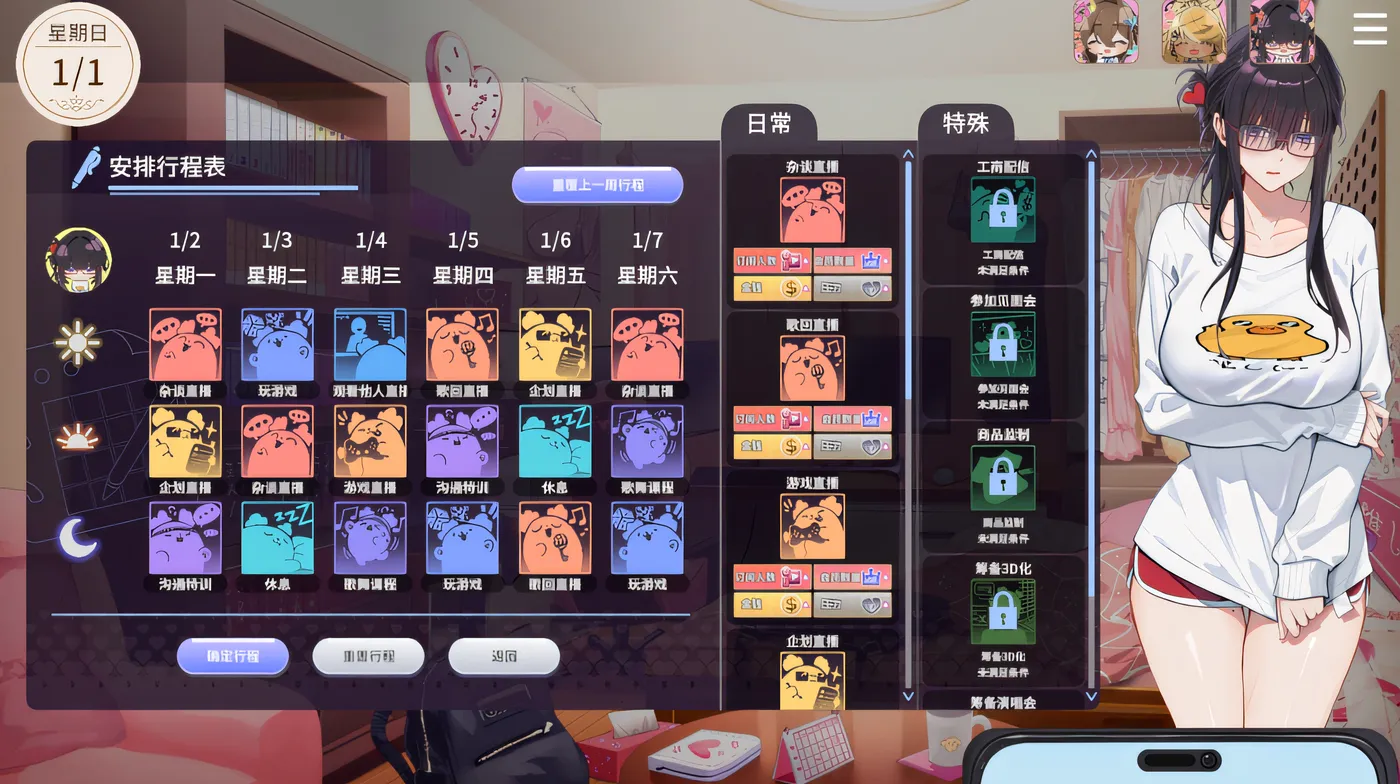Click the locked 工商配信 activity icon
1400x784 pixels.
point(1001,210)
